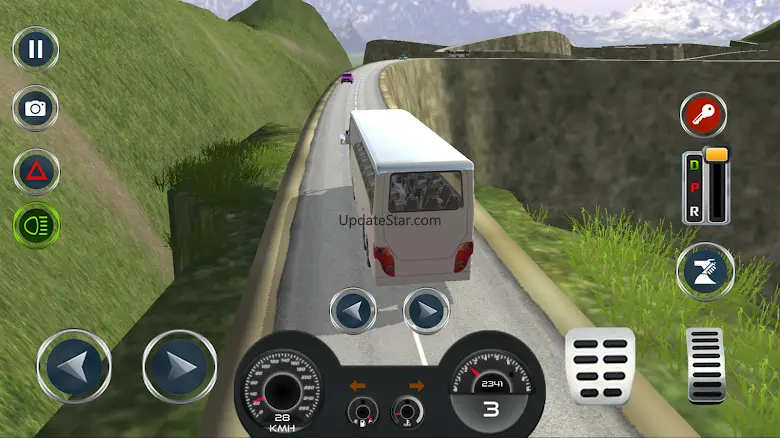Steer left with the large left arrow

[74, 366]
